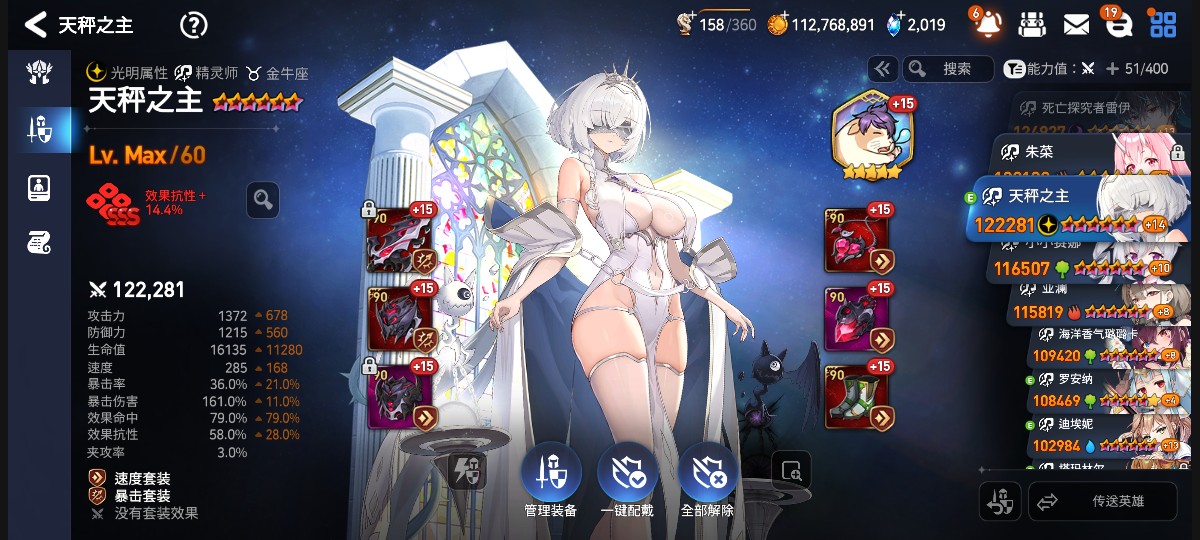
Task: Click the hero search box (搜索)
Action: click(947, 68)
